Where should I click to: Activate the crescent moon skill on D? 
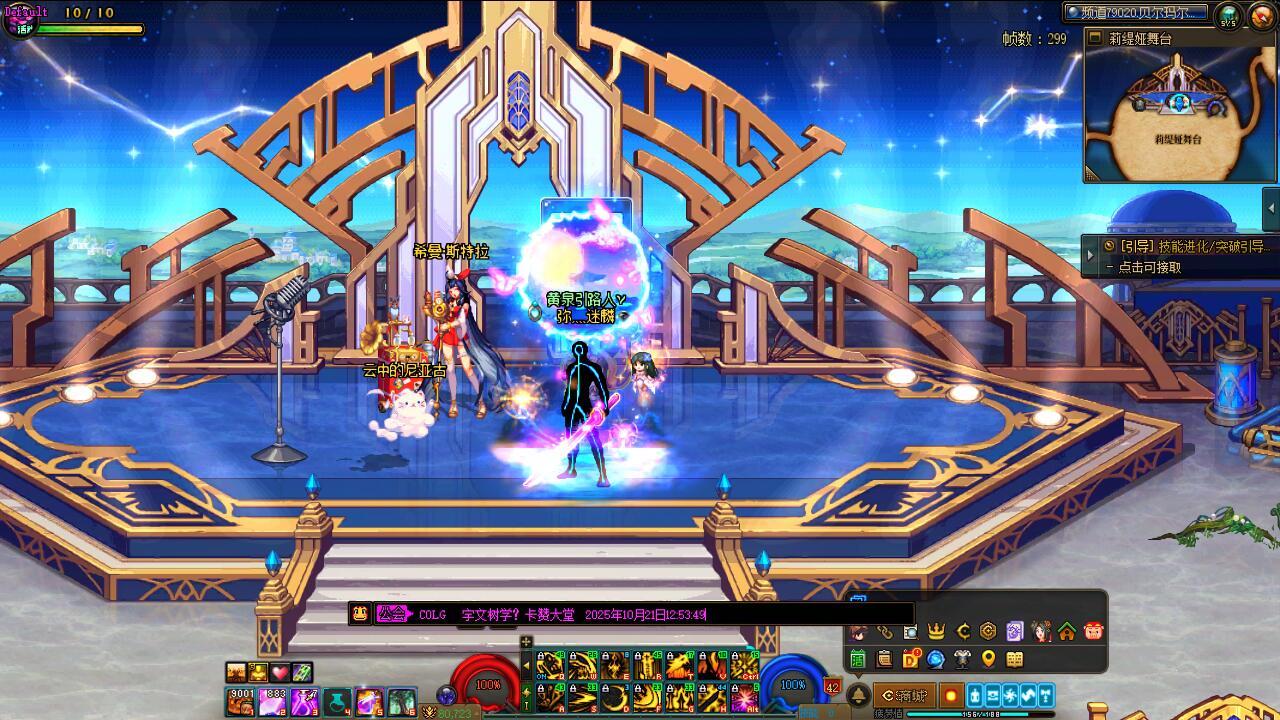(614, 698)
